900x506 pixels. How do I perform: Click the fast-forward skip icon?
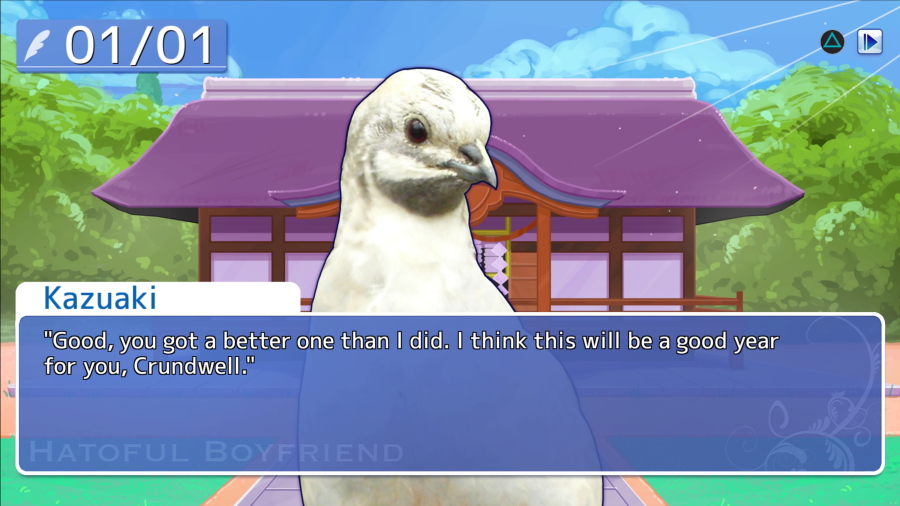coord(870,41)
